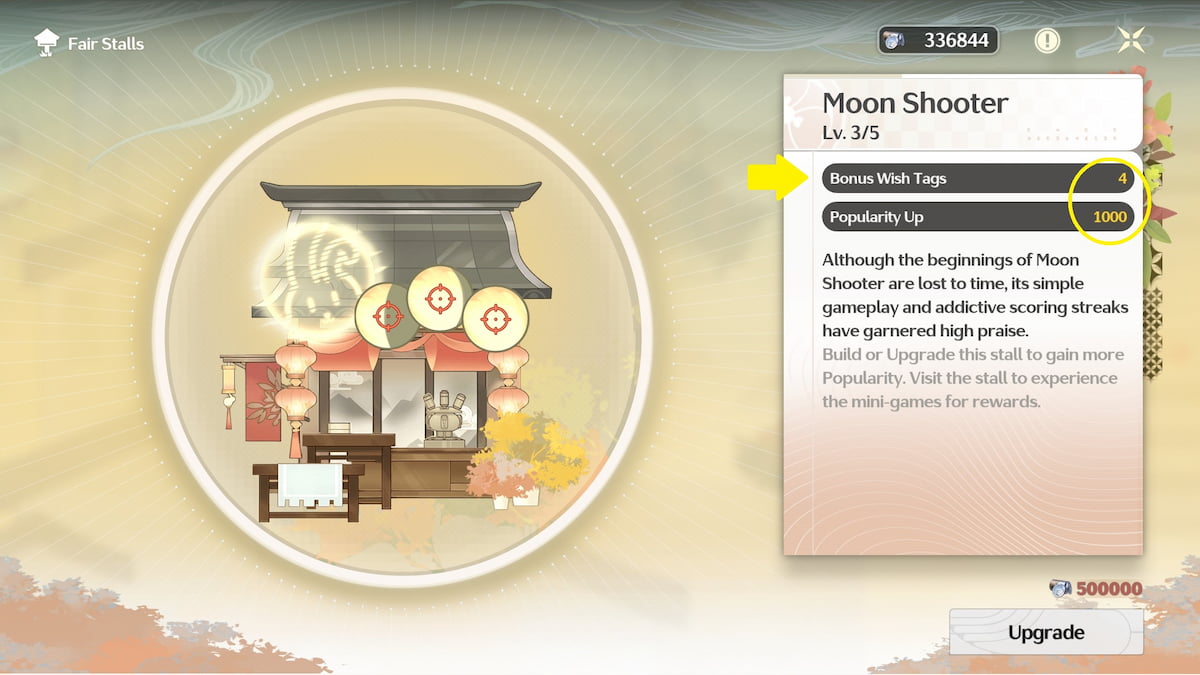This screenshot has height=675, width=1200.
Task: Close the Fair Stalls screen
Action: [1132, 40]
